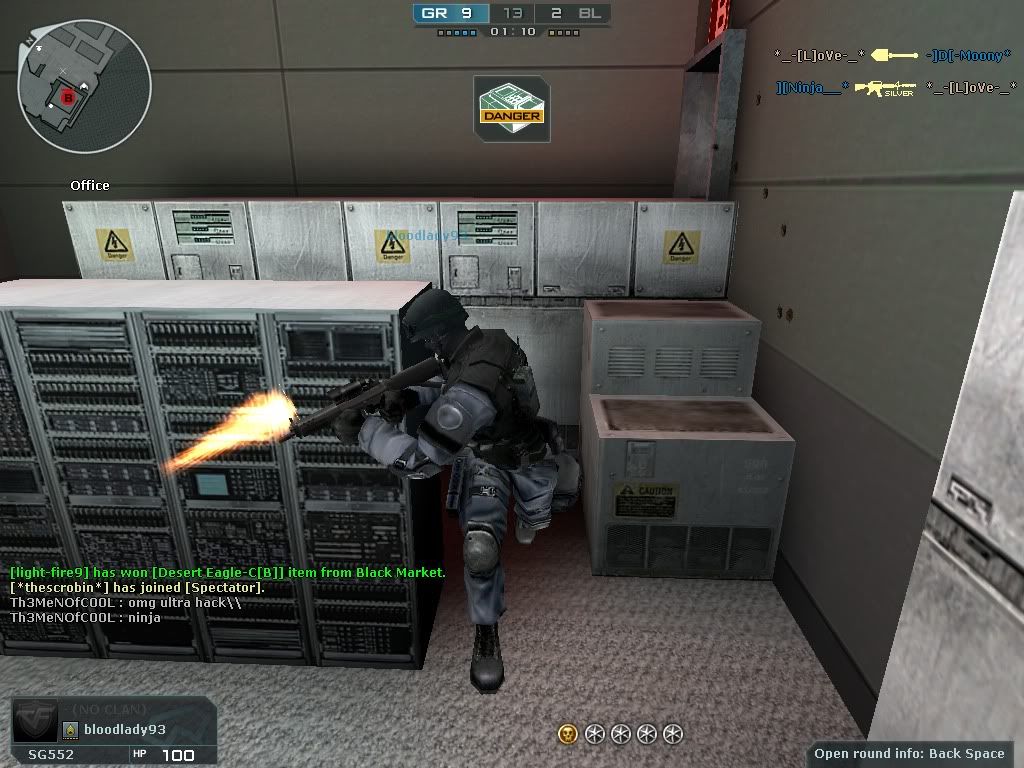1024x768 pixels.
Task: Click the rank badge beside bloodlady93
Action: 71,730
